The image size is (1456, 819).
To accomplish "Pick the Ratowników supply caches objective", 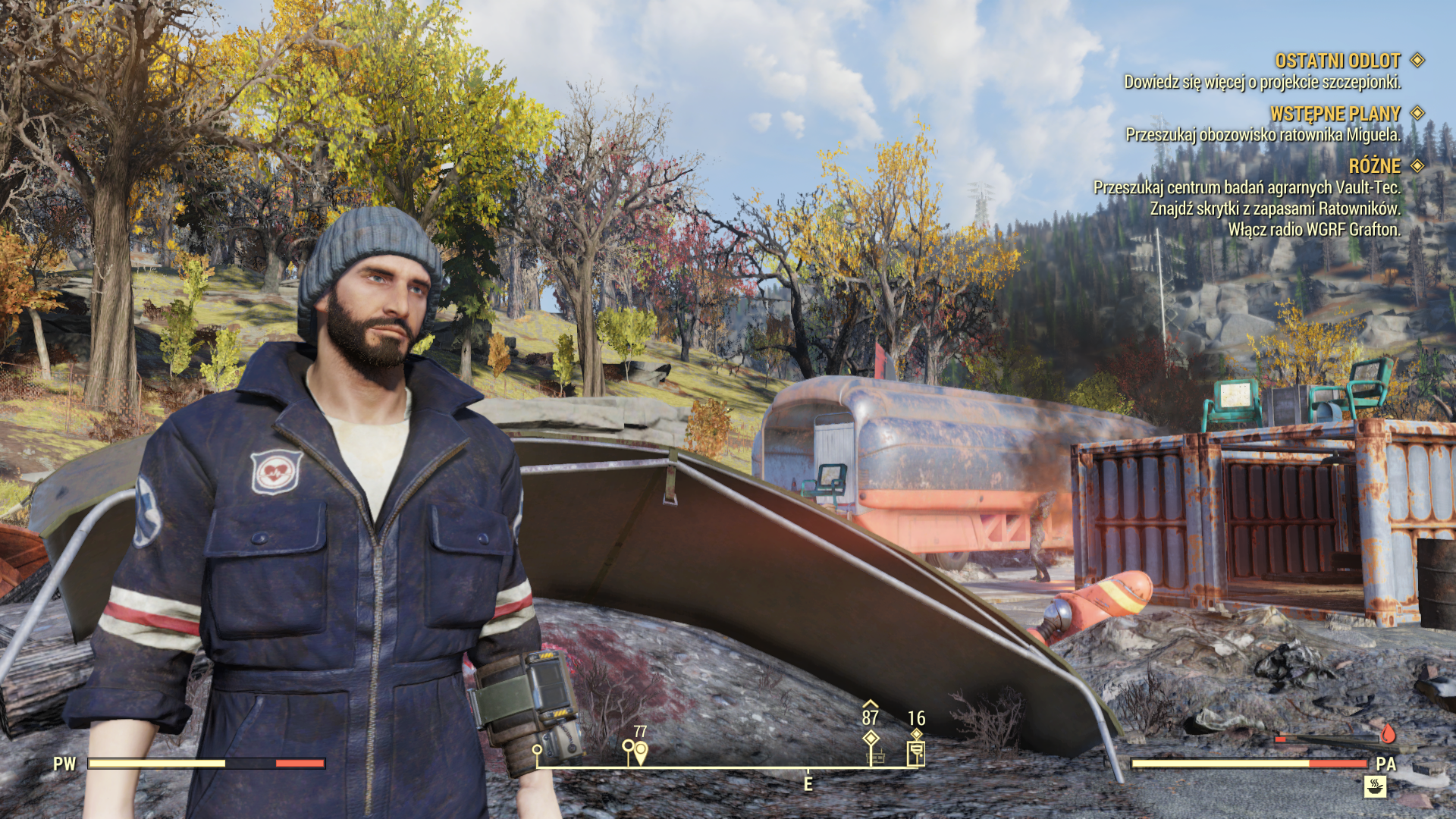I will click(x=1275, y=209).
